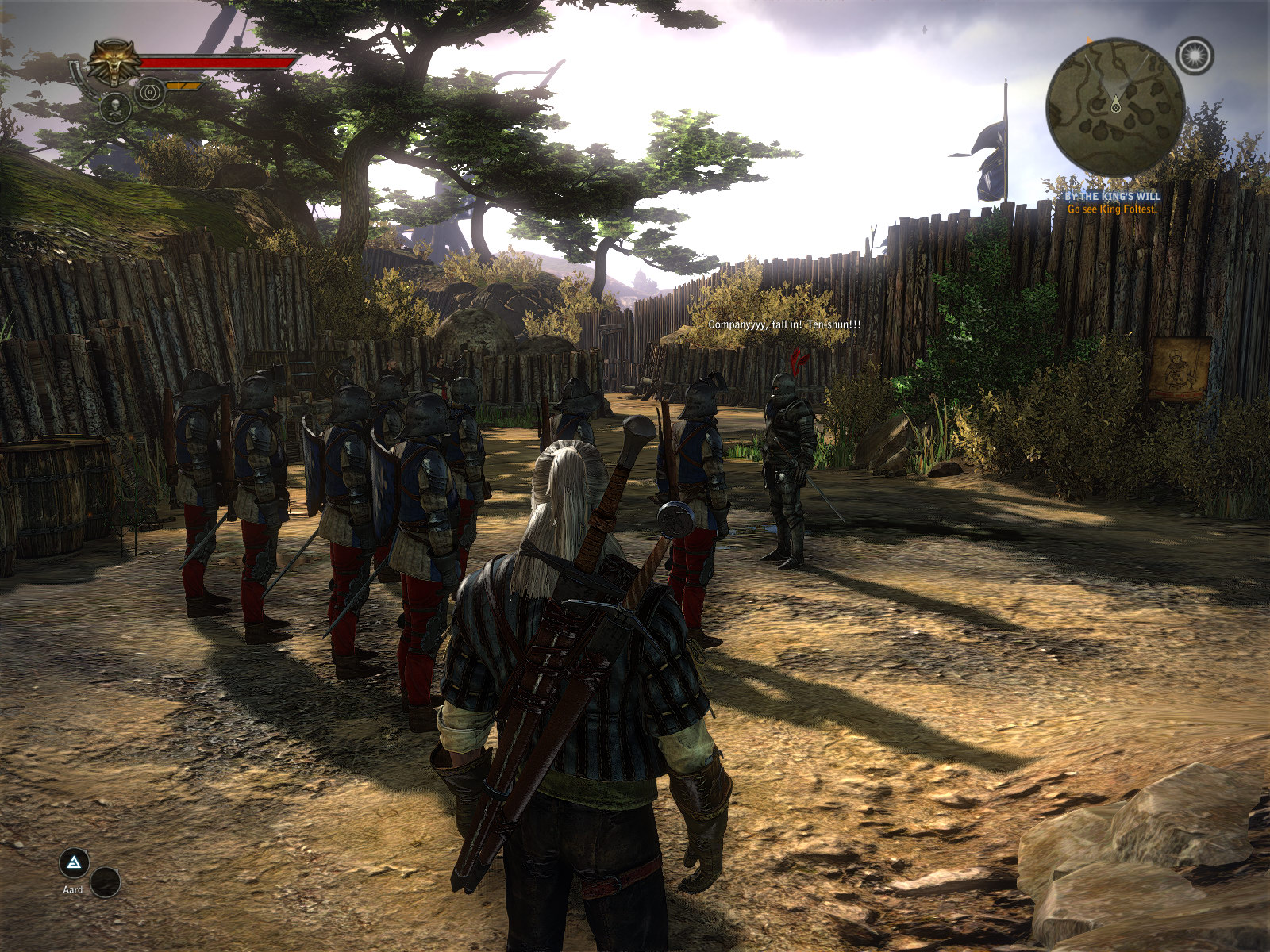Screen dimensions: 1270x952
Task: Click the sun time-of-day indicator
Action: coord(1195,56)
